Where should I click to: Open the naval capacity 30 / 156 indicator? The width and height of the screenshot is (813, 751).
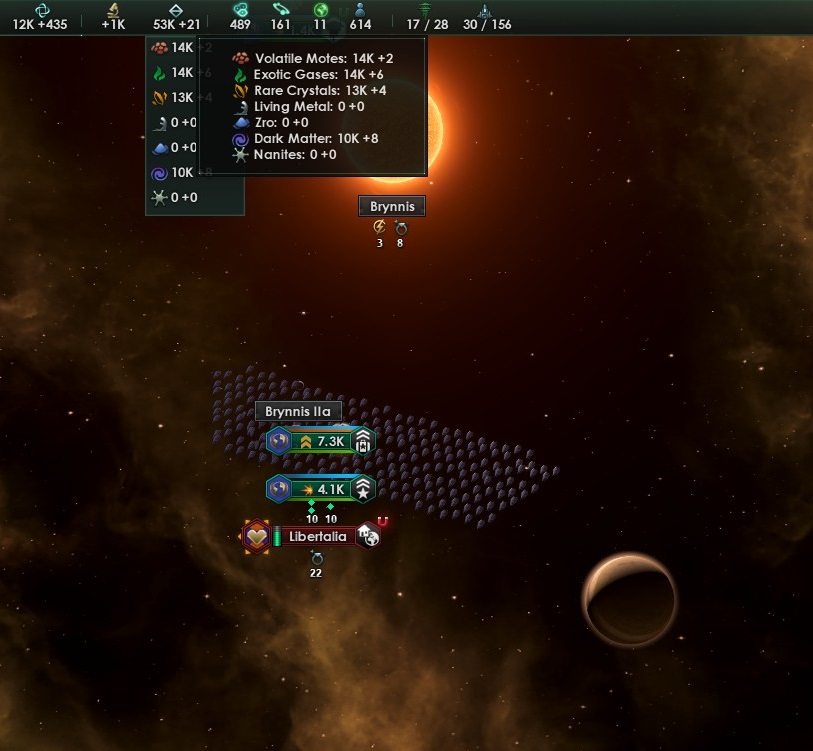pos(485,16)
